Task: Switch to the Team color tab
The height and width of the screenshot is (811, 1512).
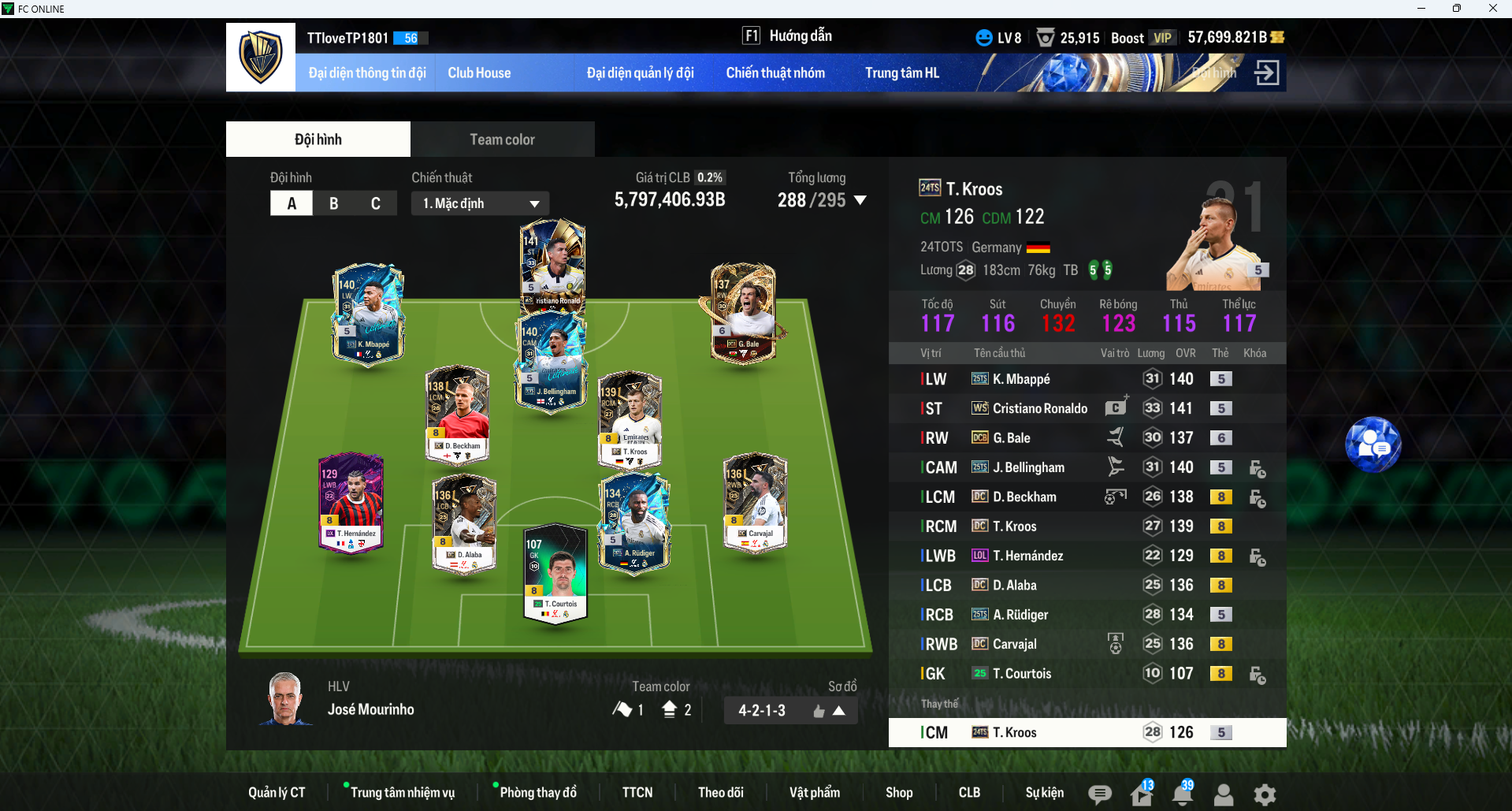Action: point(502,140)
